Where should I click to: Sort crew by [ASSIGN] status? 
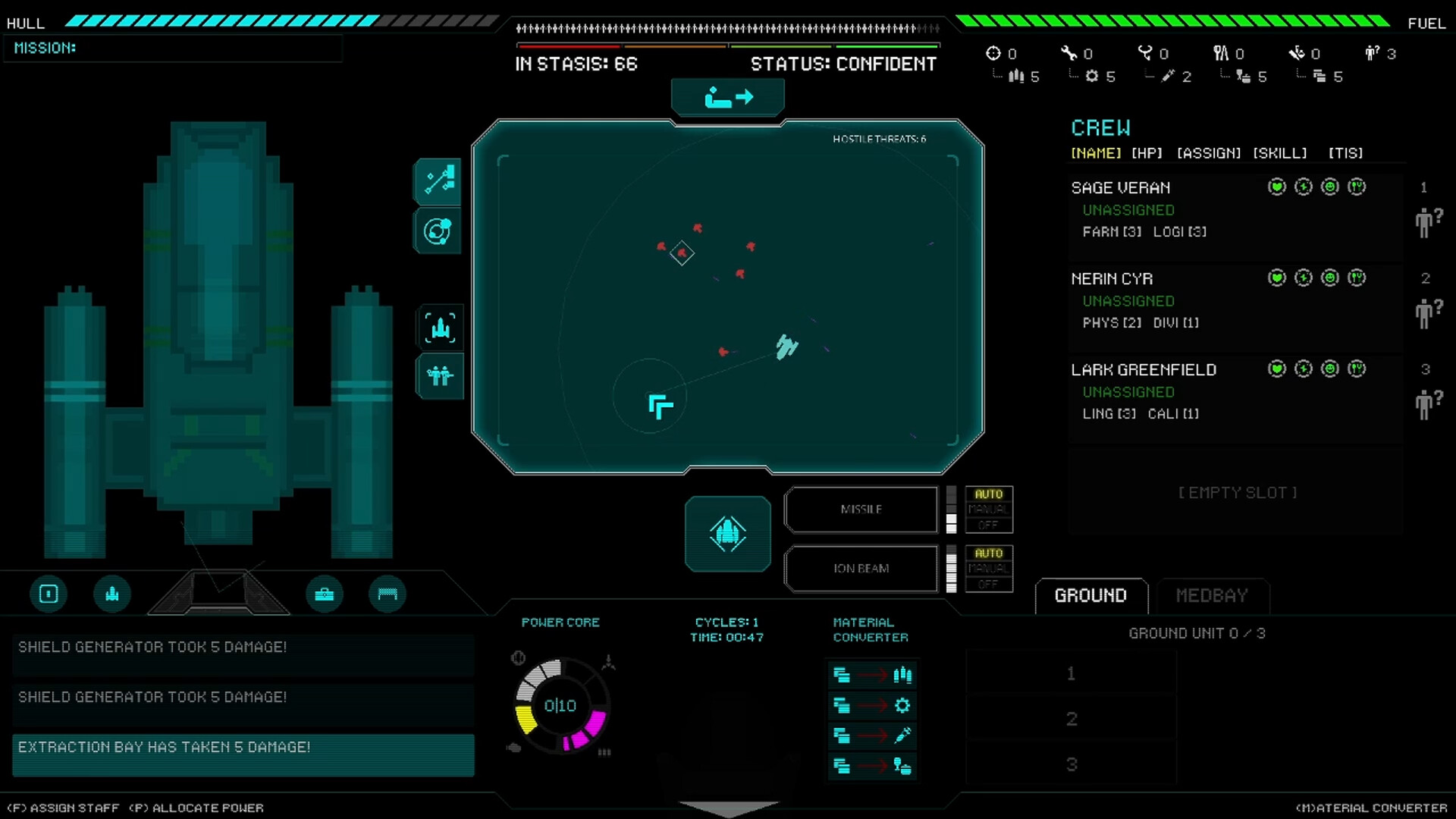point(1209,152)
